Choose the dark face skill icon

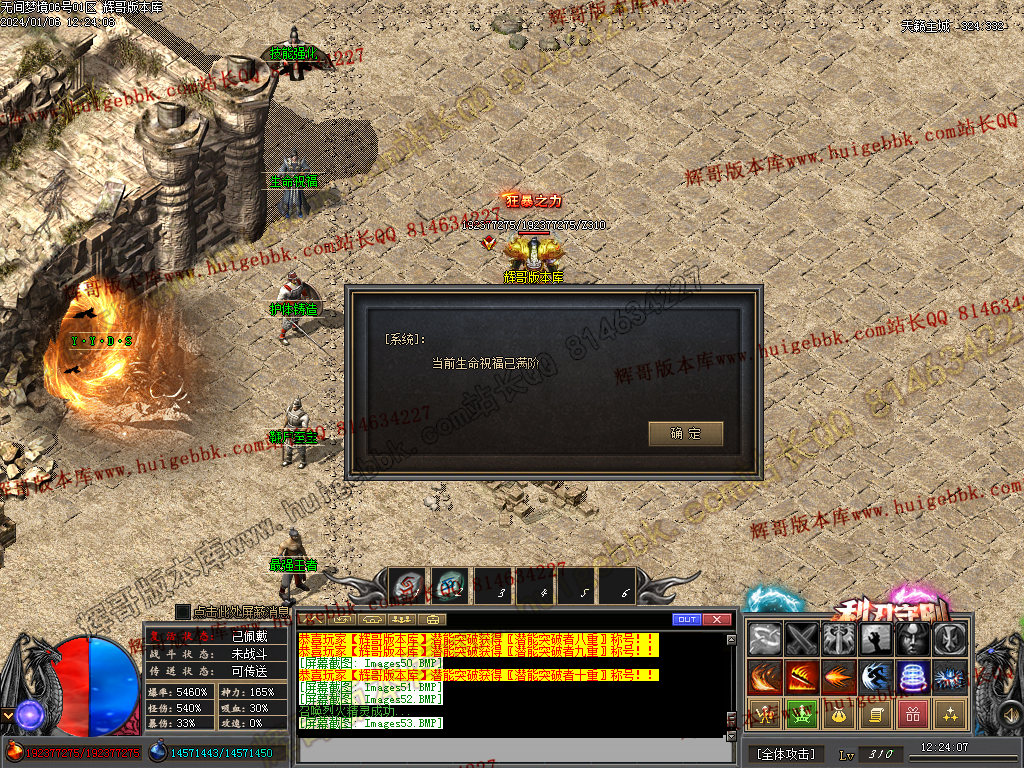tap(912, 639)
